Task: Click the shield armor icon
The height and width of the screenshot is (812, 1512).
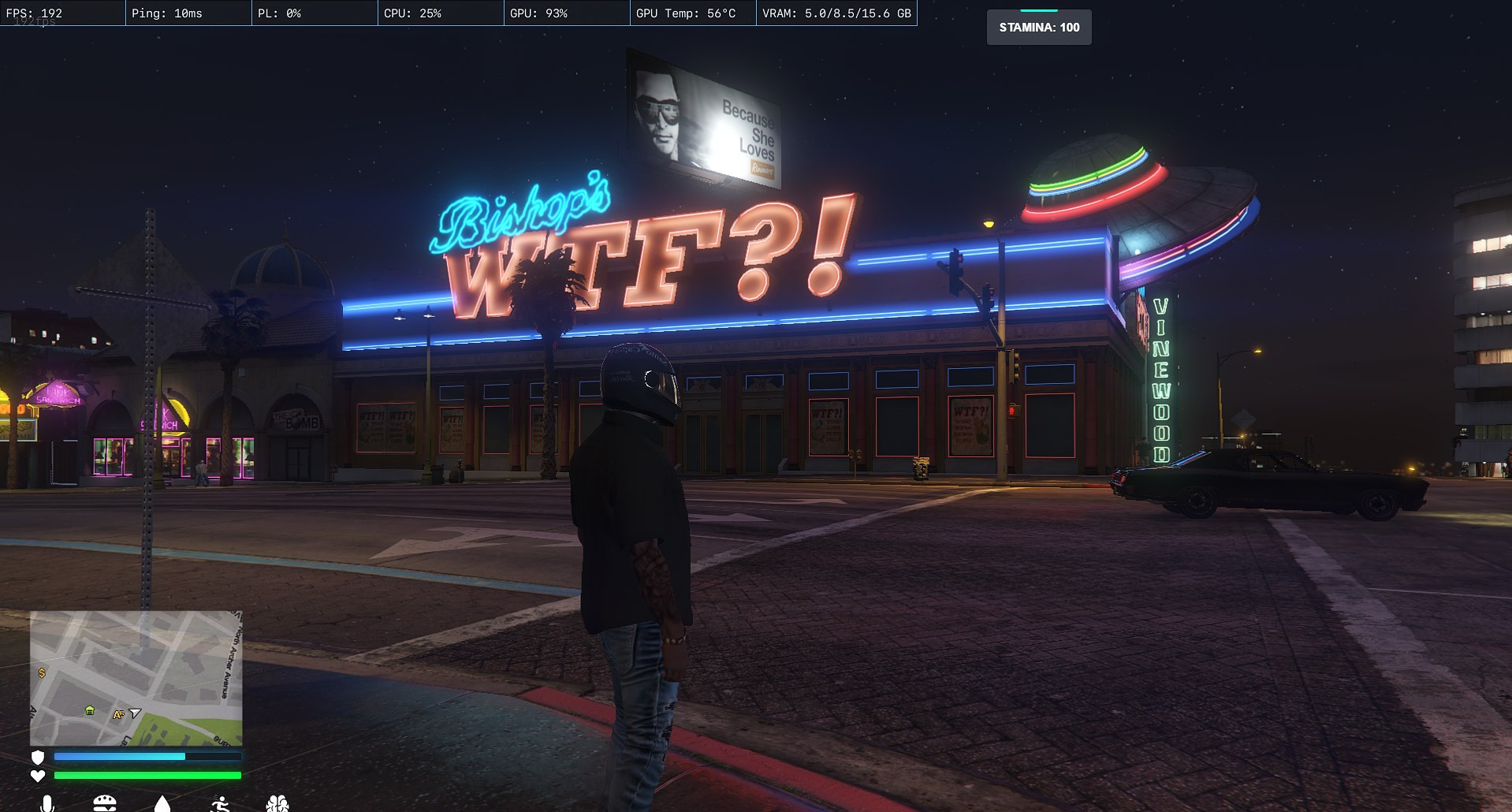Action: coord(38,757)
